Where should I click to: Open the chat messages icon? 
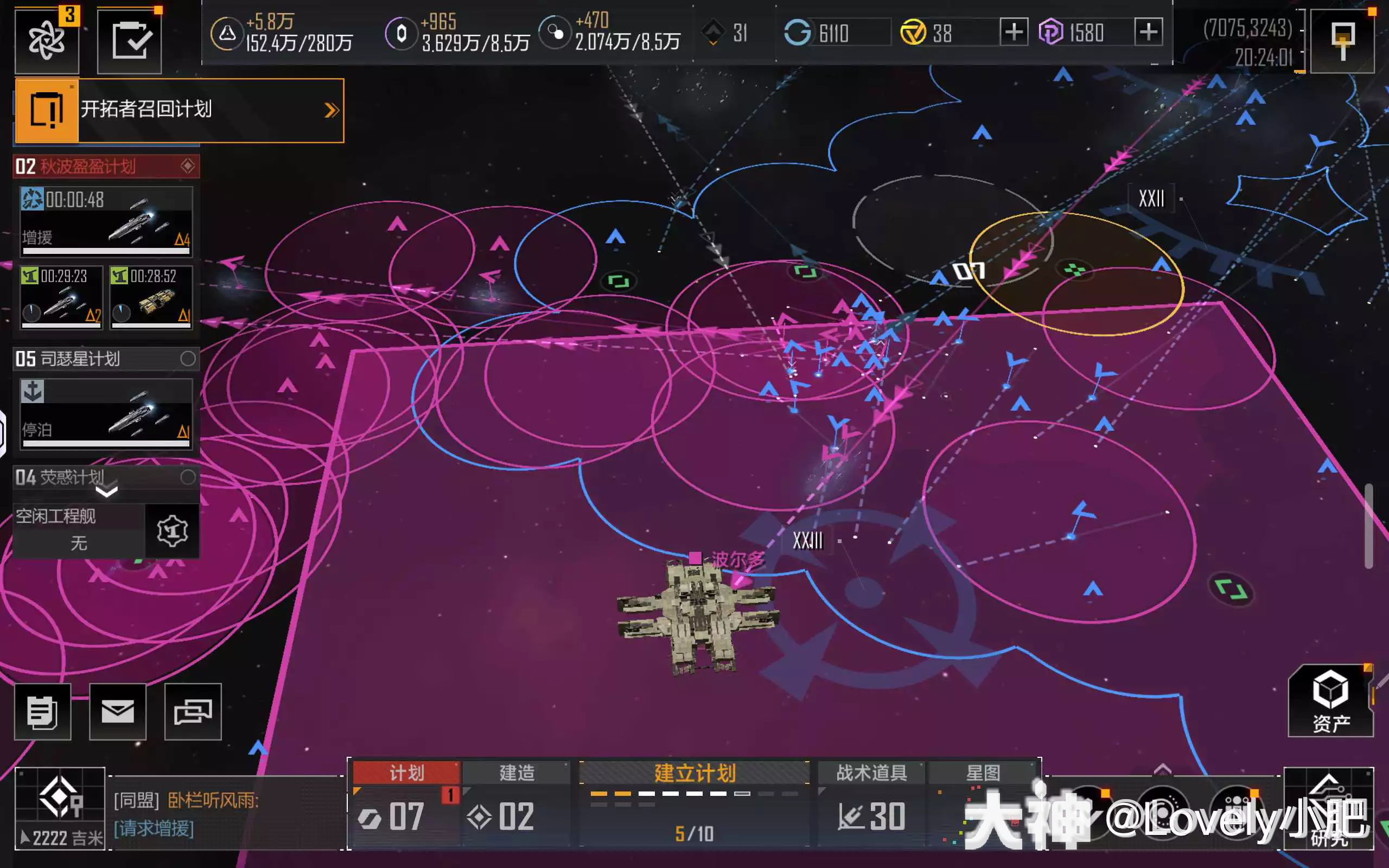click(193, 712)
